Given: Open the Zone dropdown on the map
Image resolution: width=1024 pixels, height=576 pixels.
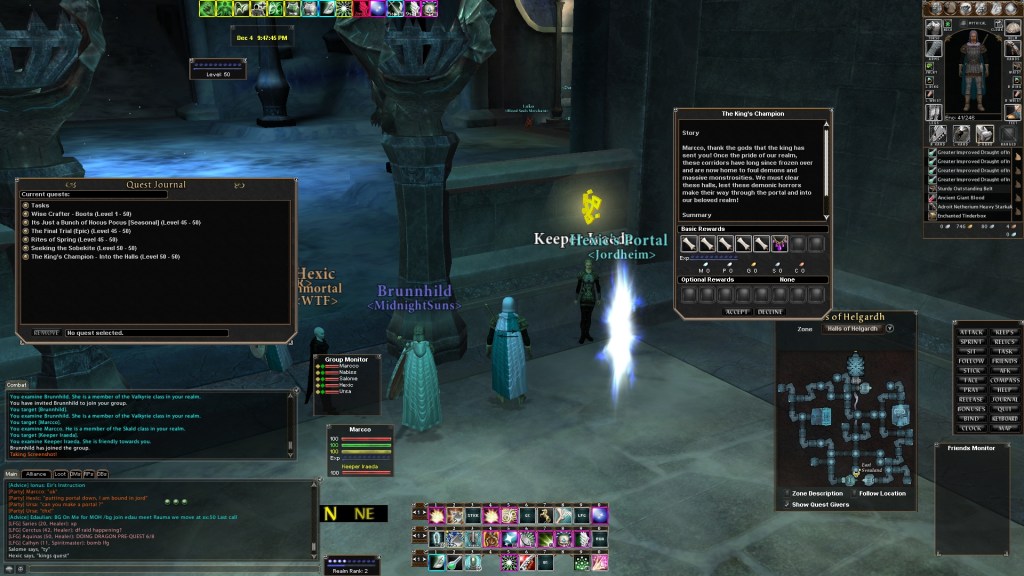Looking at the screenshot, I should (889, 328).
